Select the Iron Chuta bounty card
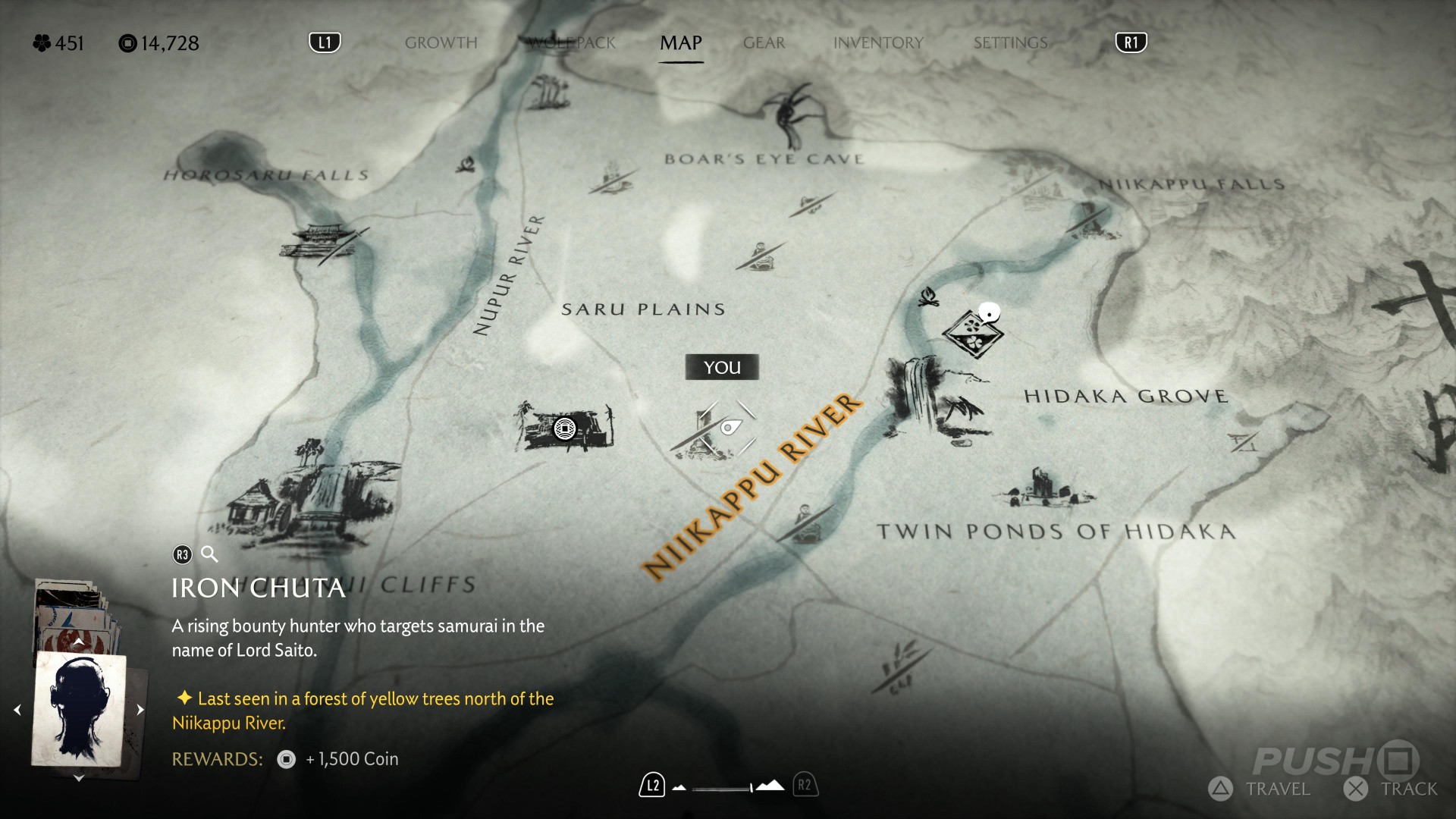Image resolution: width=1456 pixels, height=819 pixels. [x=78, y=709]
